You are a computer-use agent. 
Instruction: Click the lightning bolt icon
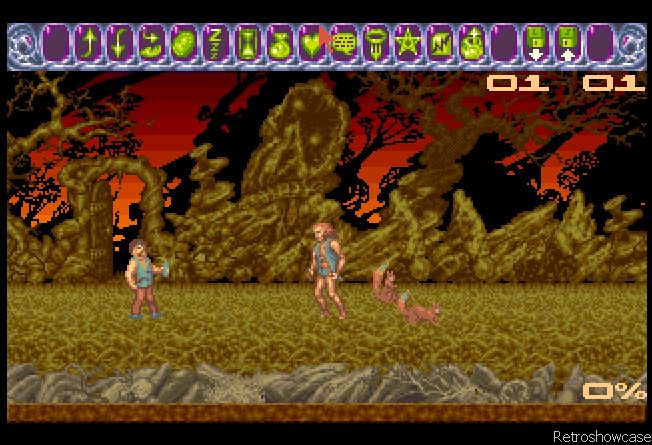[x=439, y=44]
